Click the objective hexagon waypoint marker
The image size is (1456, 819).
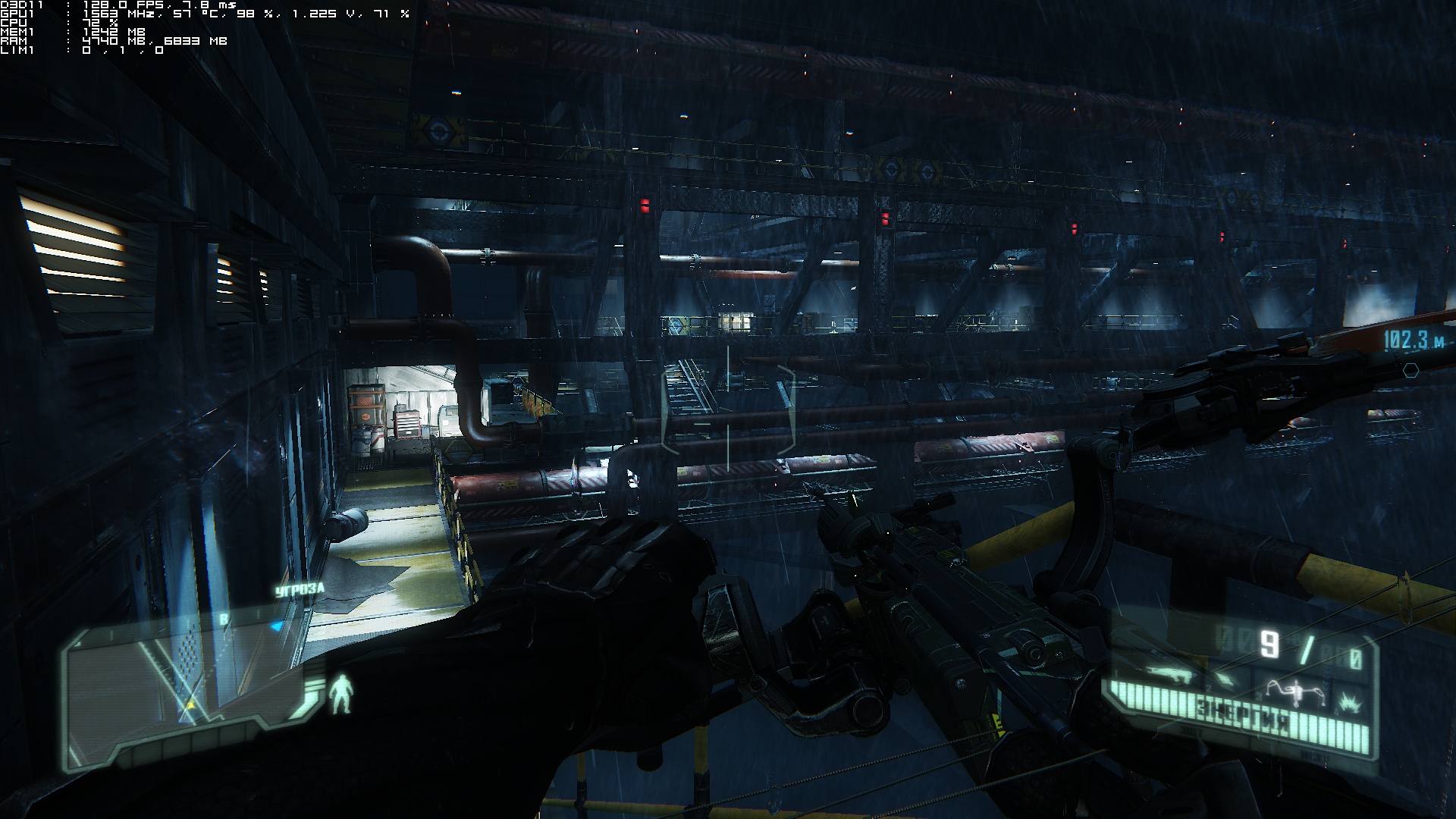point(1410,370)
